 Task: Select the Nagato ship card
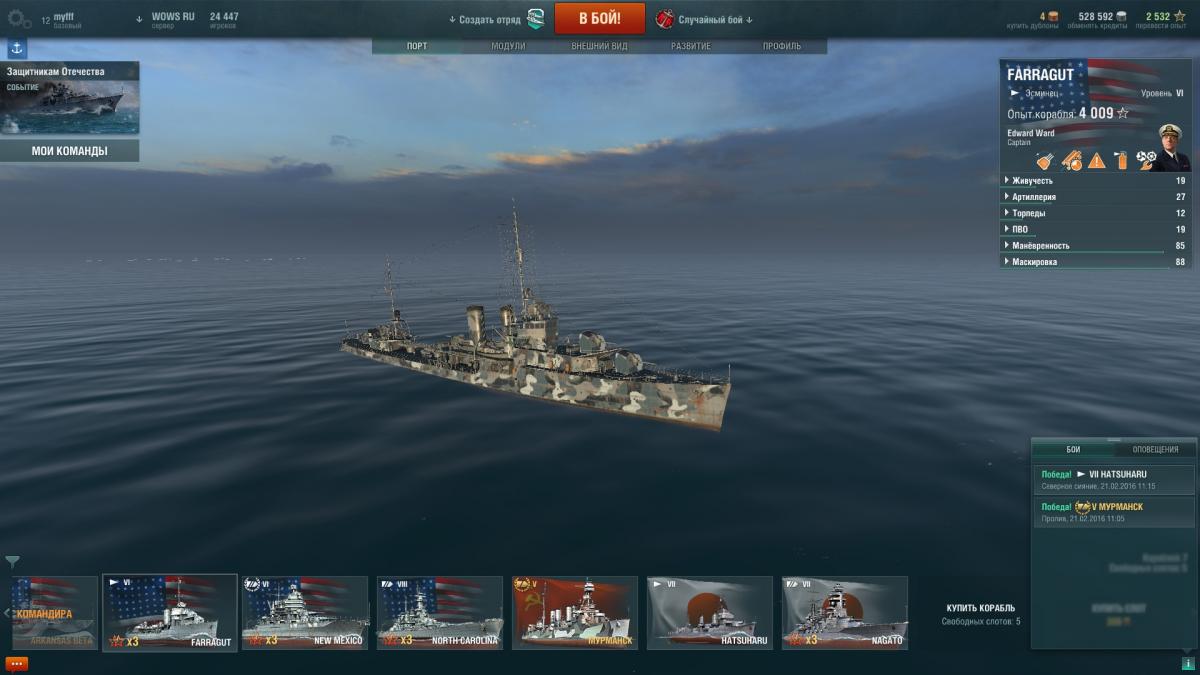click(x=845, y=613)
